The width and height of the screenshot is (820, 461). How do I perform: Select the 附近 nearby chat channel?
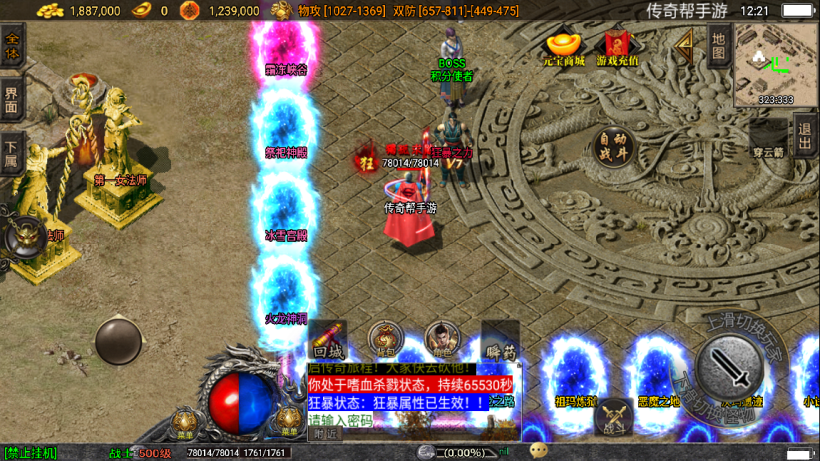(325, 434)
